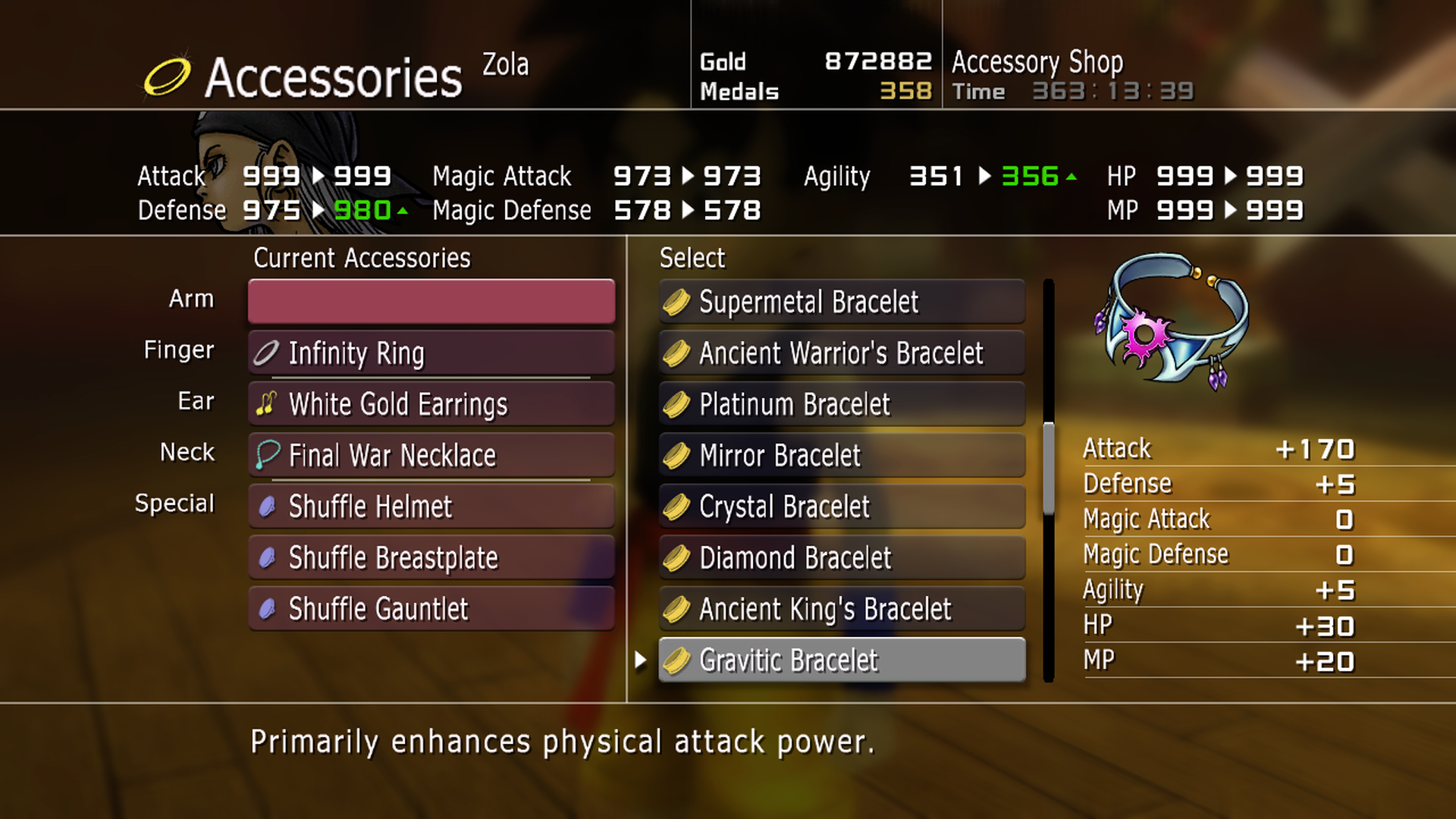Select the empty Arm accessory slot
This screenshot has width=1456, height=819.
(x=431, y=301)
